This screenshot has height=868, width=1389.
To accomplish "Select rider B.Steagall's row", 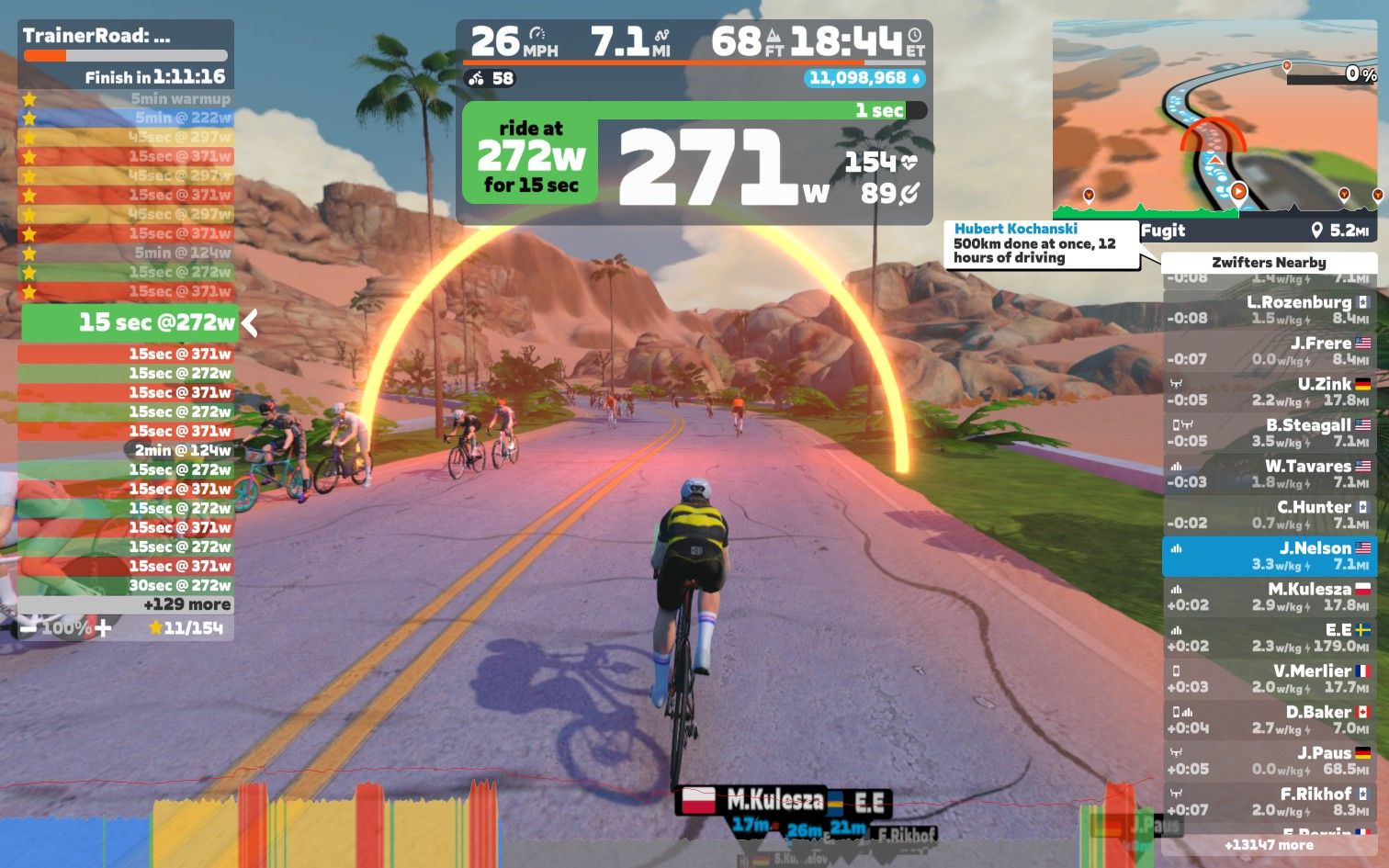I will pyautogui.click(x=1269, y=433).
